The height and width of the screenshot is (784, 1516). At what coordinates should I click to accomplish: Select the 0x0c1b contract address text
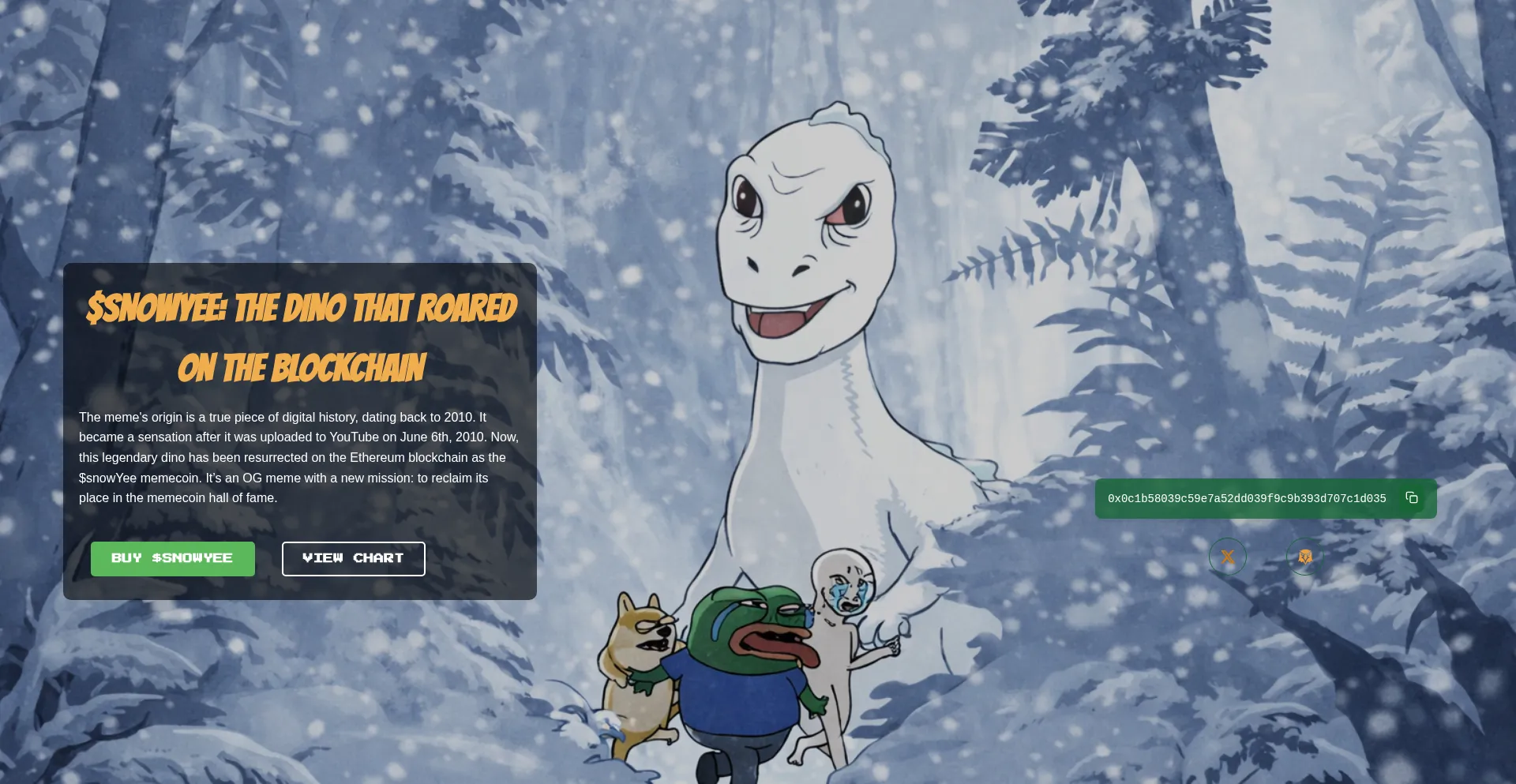point(1247,498)
